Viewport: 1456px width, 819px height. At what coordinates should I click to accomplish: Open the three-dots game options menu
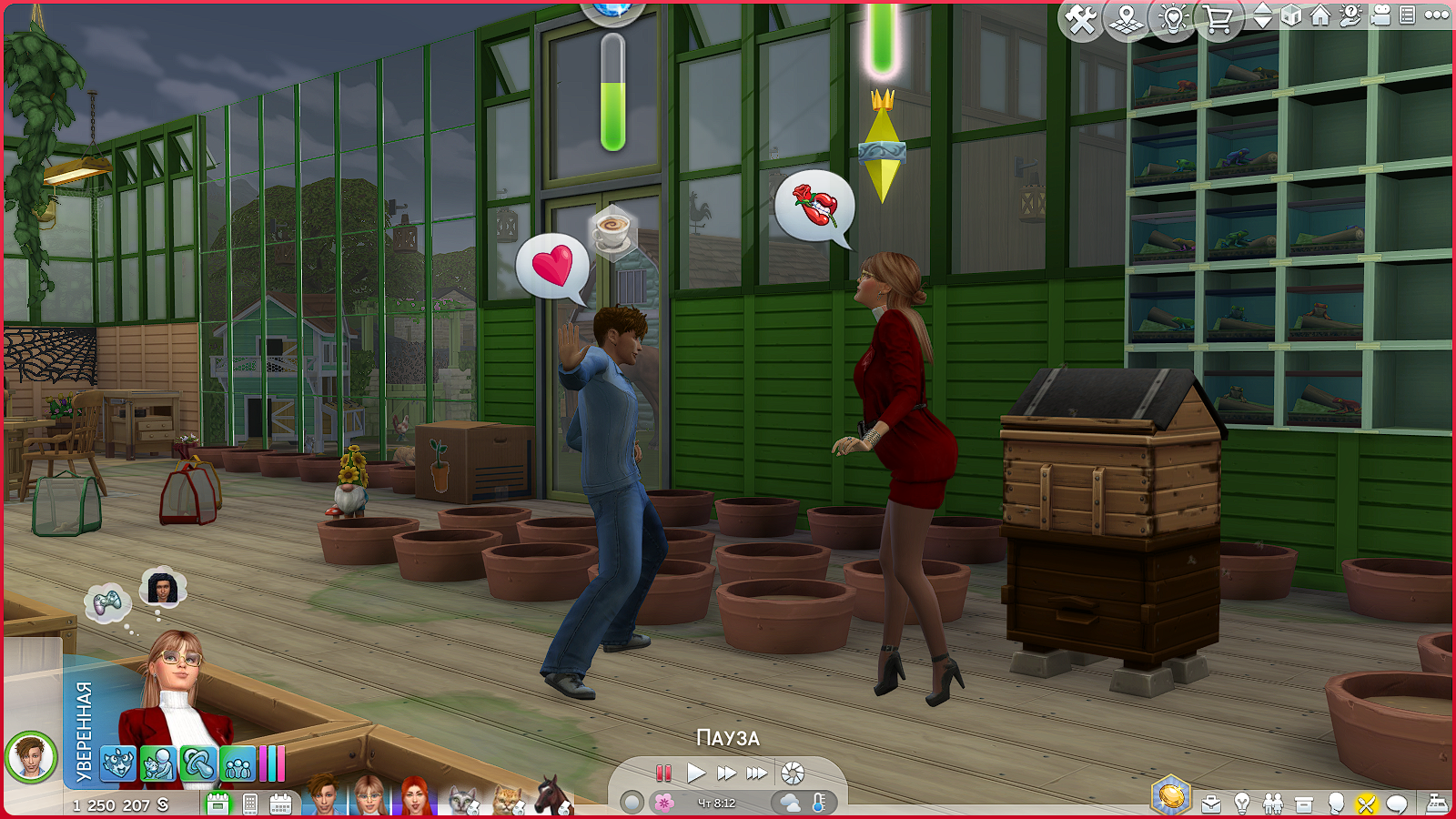(1437, 15)
